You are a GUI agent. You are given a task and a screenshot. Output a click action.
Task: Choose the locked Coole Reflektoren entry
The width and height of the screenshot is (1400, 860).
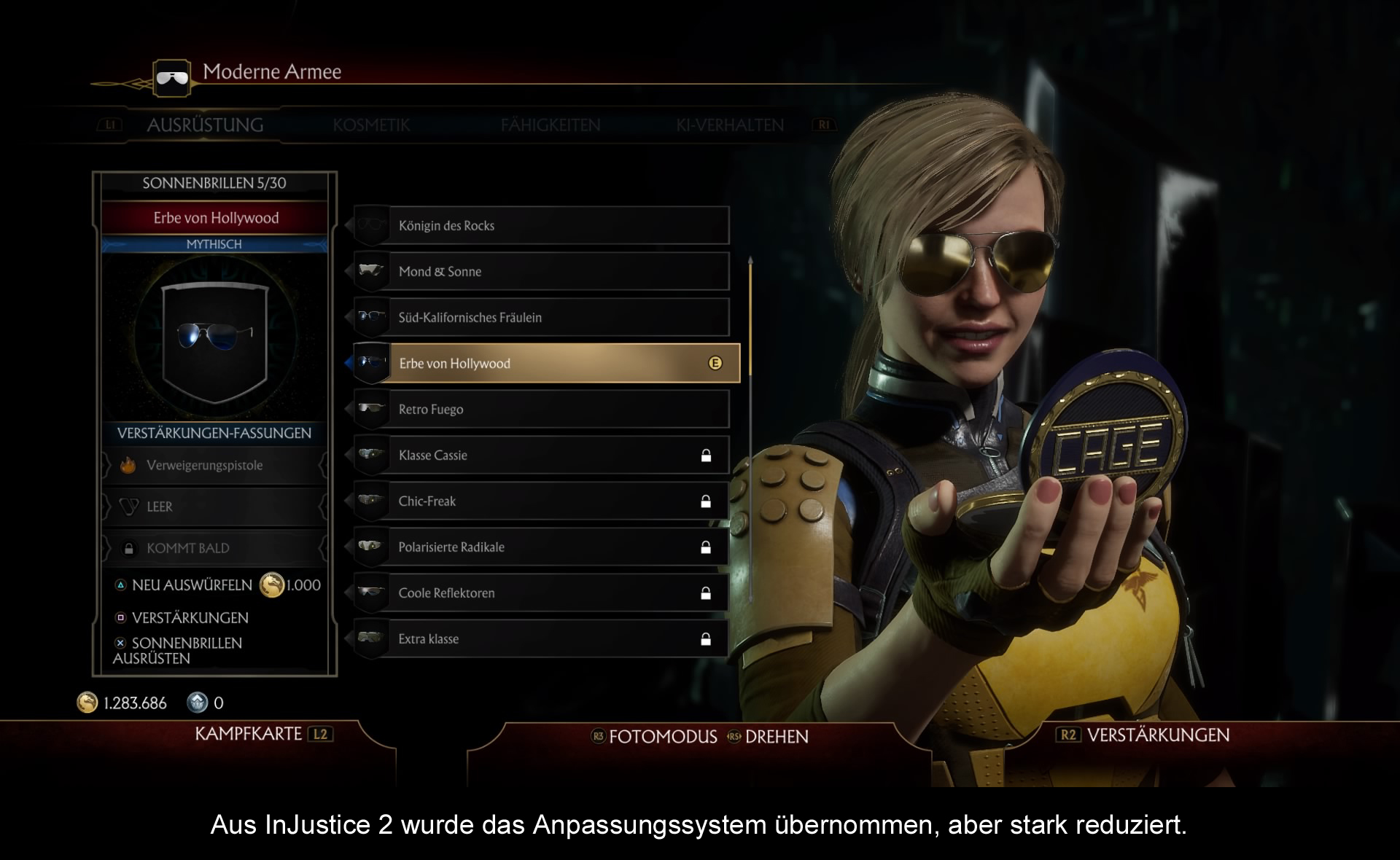(541, 593)
